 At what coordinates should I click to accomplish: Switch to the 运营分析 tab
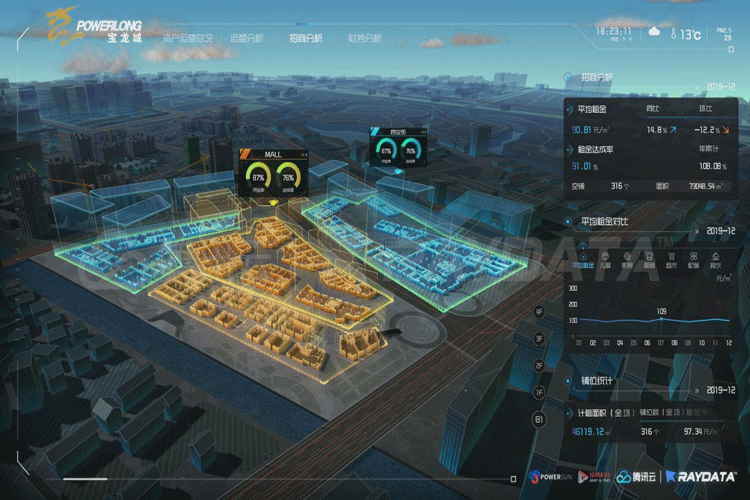tap(247, 38)
